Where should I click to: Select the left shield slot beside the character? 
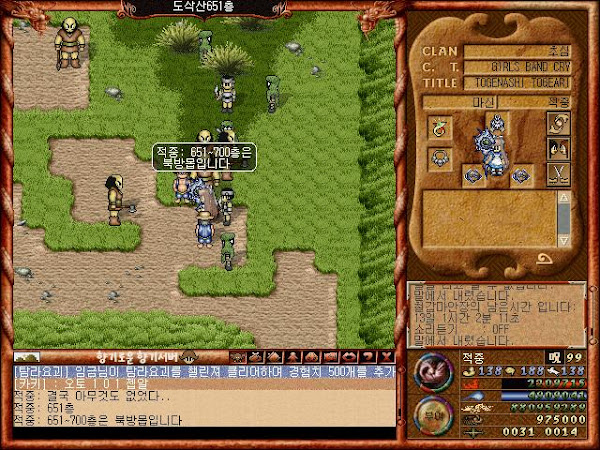pos(472,176)
